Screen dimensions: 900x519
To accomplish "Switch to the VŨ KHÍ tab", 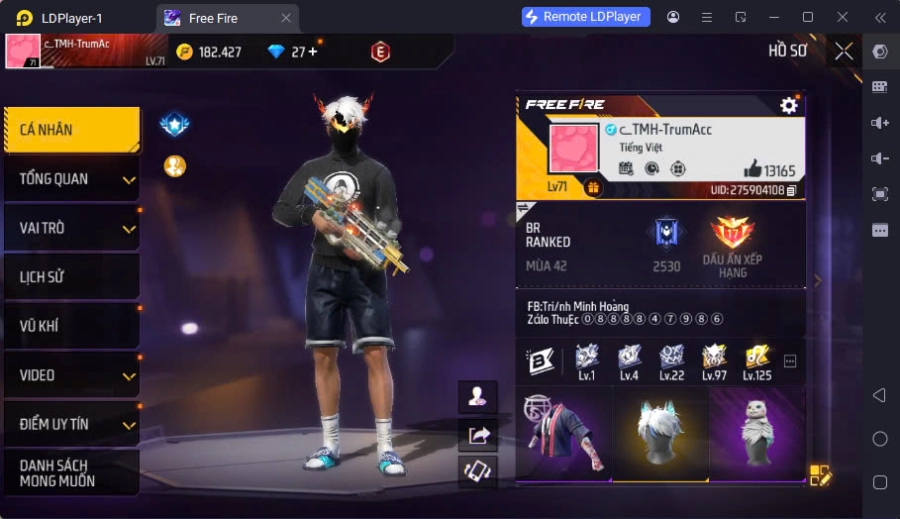I will click(70, 326).
